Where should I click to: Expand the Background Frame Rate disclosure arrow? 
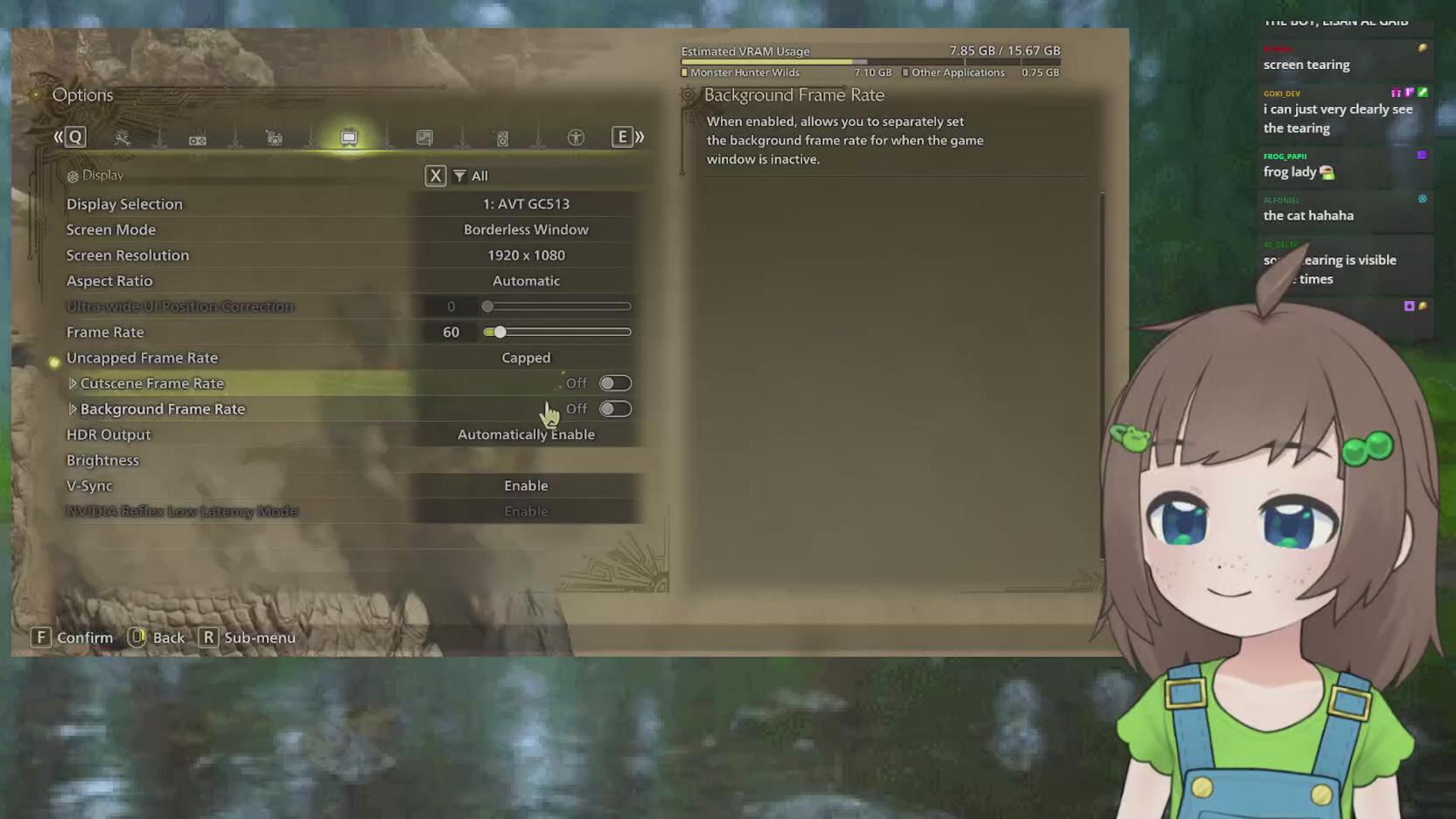(73, 409)
